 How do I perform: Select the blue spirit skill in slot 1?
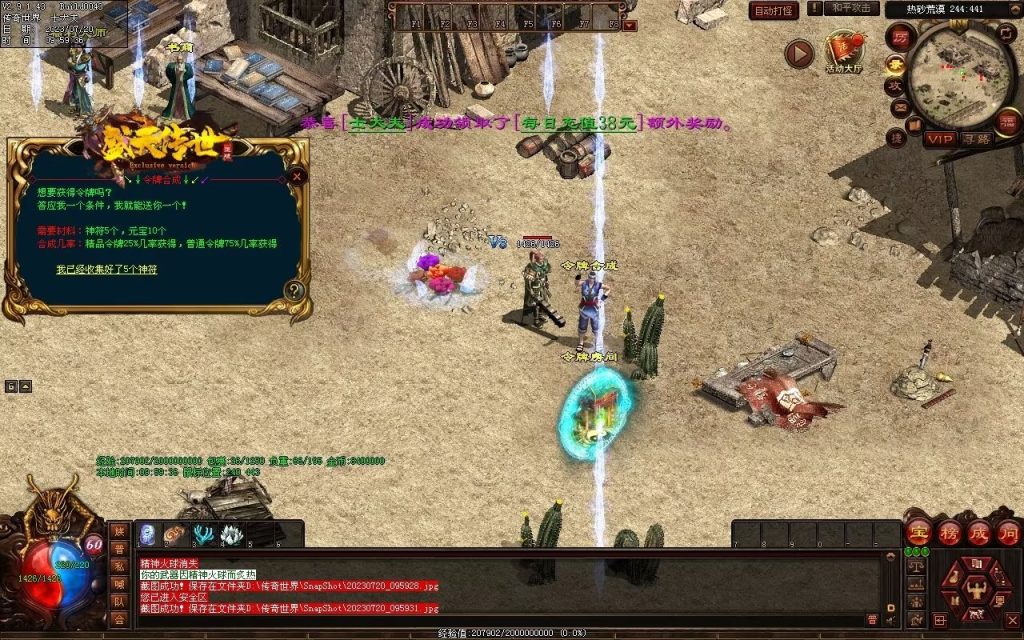[x=147, y=535]
